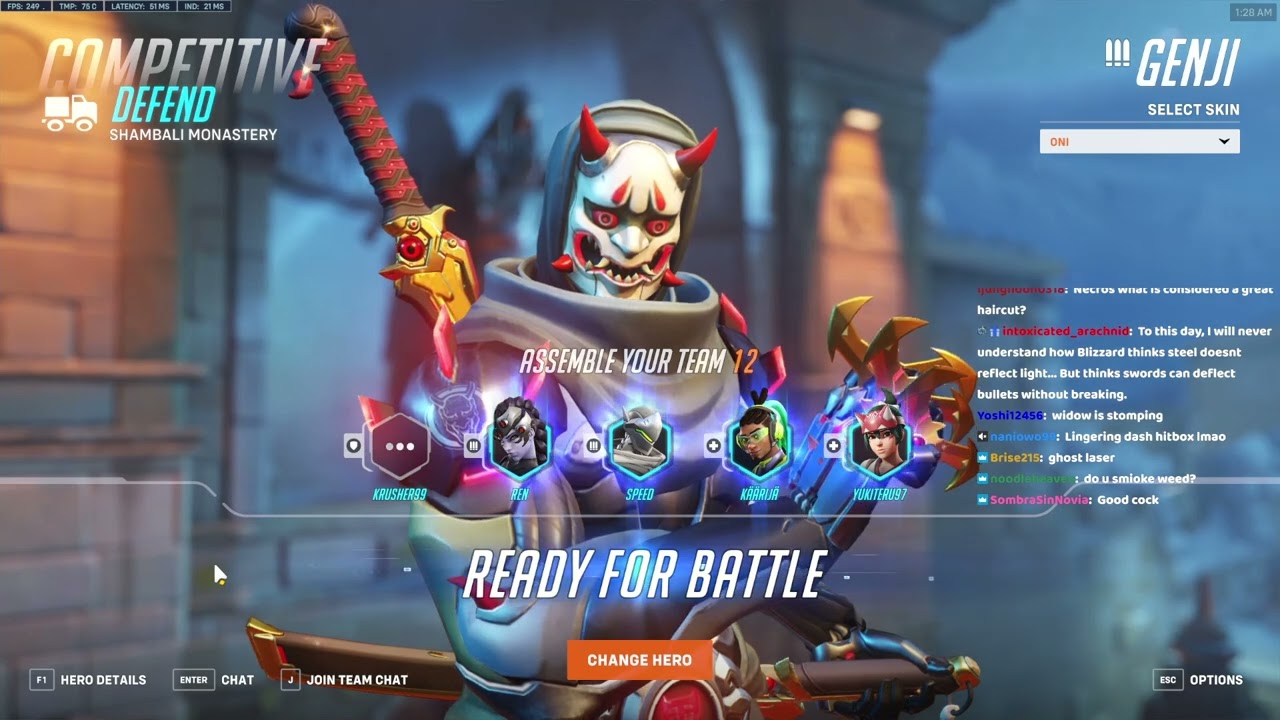This screenshot has width=1280, height=720.
Task: Open the ONI skin dropdown
Action: pyautogui.click(x=1139, y=141)
